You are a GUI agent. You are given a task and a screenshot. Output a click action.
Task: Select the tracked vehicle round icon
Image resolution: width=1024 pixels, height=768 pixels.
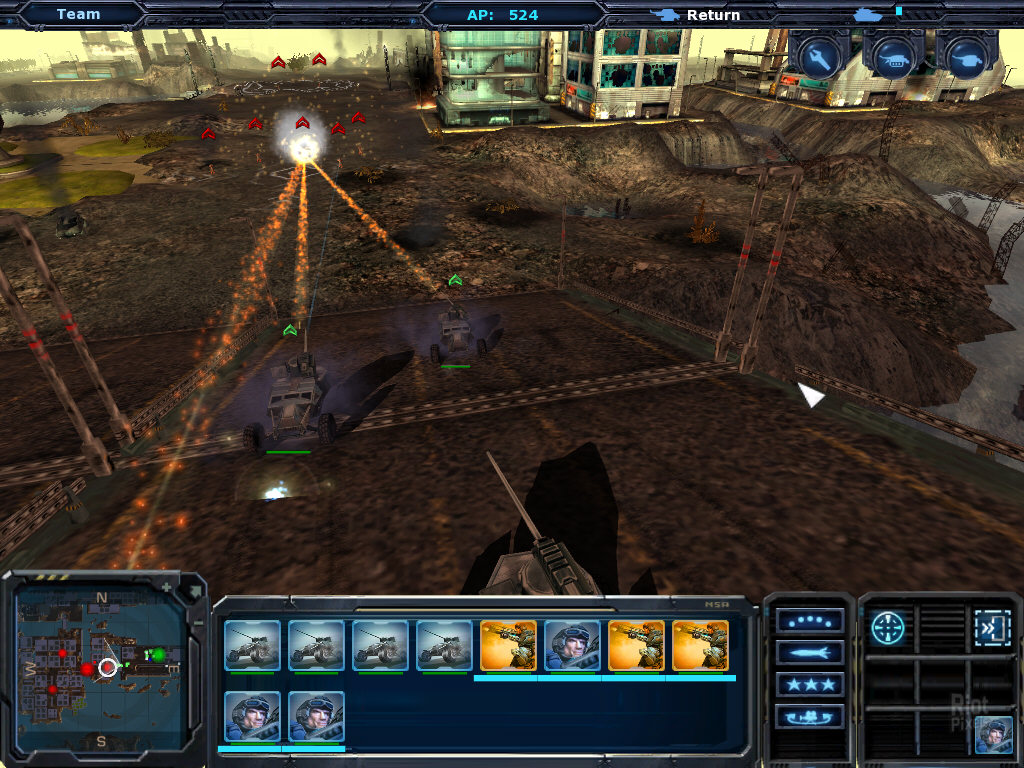[x=891, y=58]
